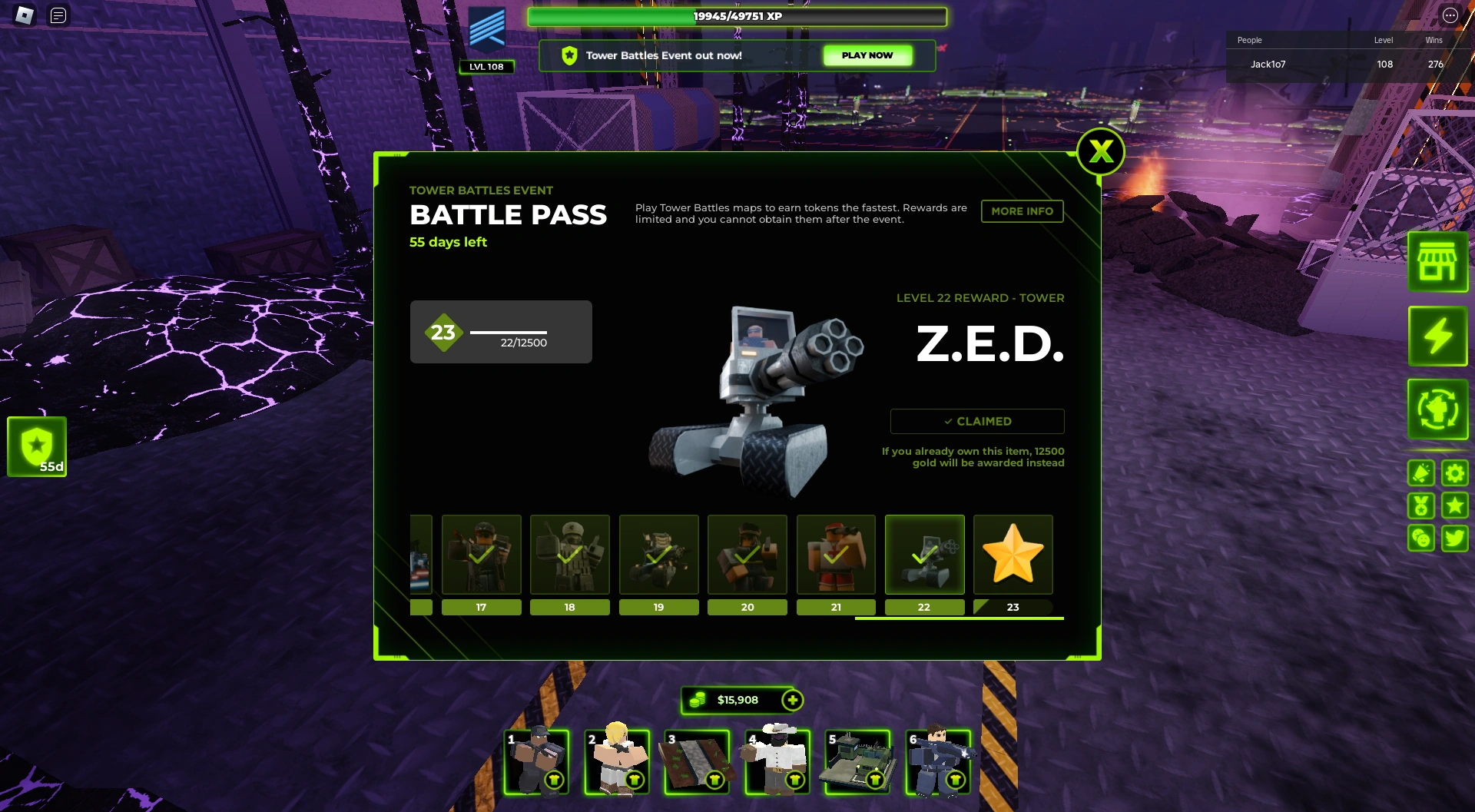Click the CLAIMED button under Z.E.D.
This screenshot has width=1475, height=812.
(976, 421)
